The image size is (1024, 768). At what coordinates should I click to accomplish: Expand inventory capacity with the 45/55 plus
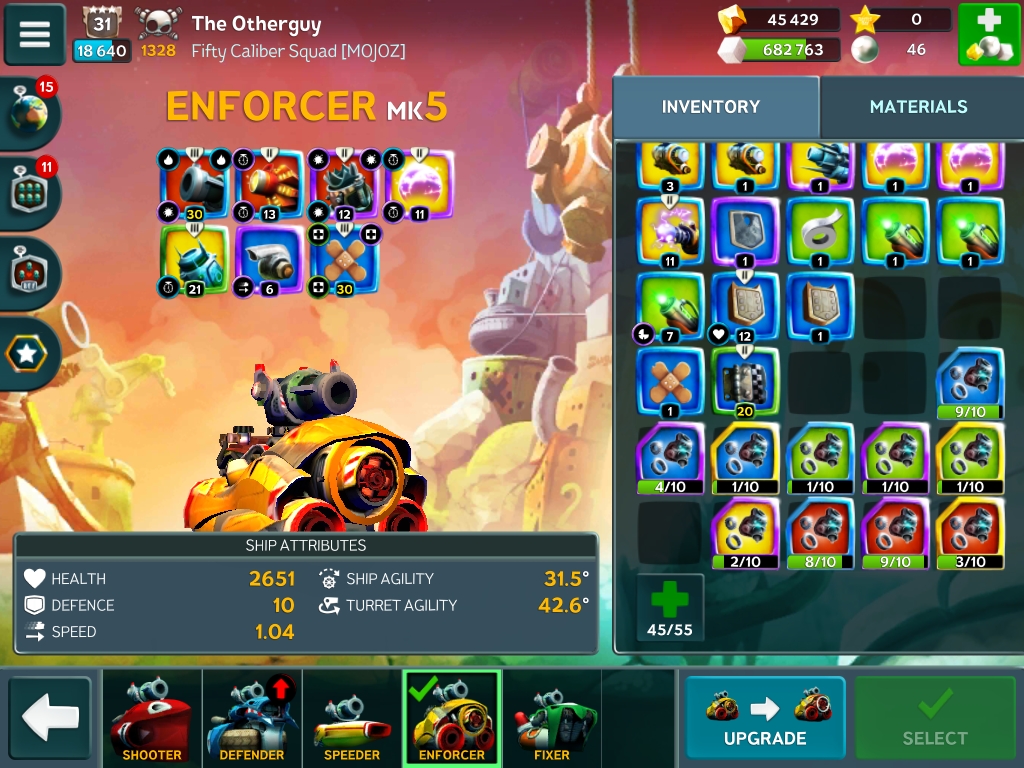pyautogui.click(x=670, y=607)
